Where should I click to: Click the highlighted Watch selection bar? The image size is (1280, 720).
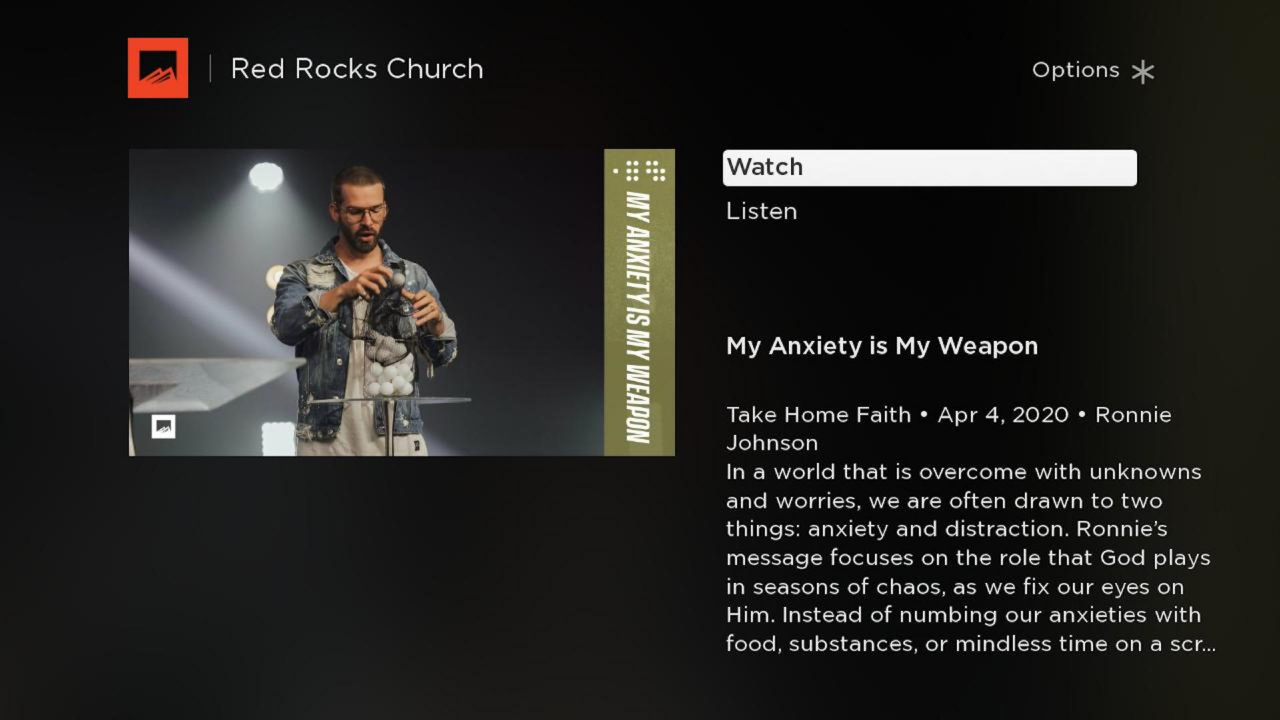click(929, 167)
